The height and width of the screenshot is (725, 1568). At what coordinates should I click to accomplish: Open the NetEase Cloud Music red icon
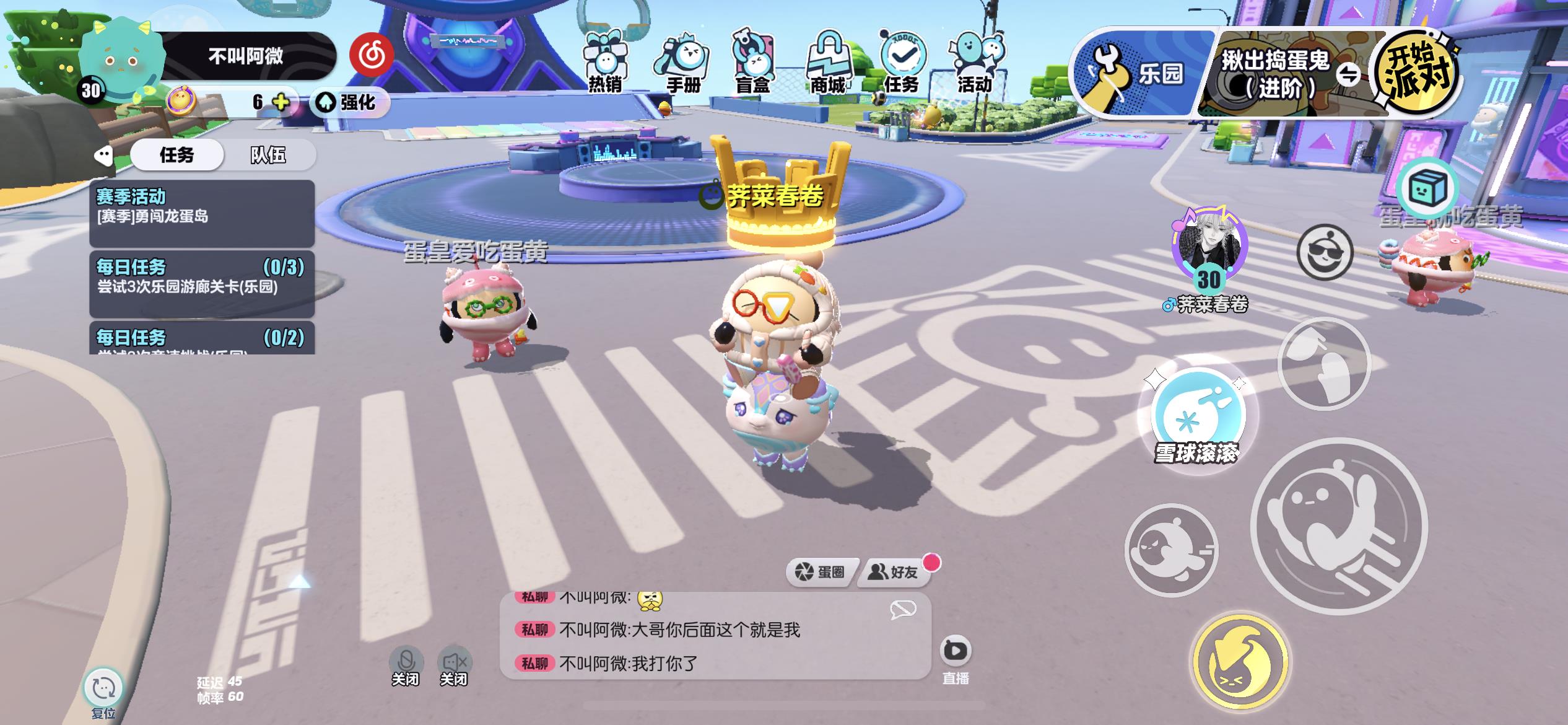click(372, 55)
